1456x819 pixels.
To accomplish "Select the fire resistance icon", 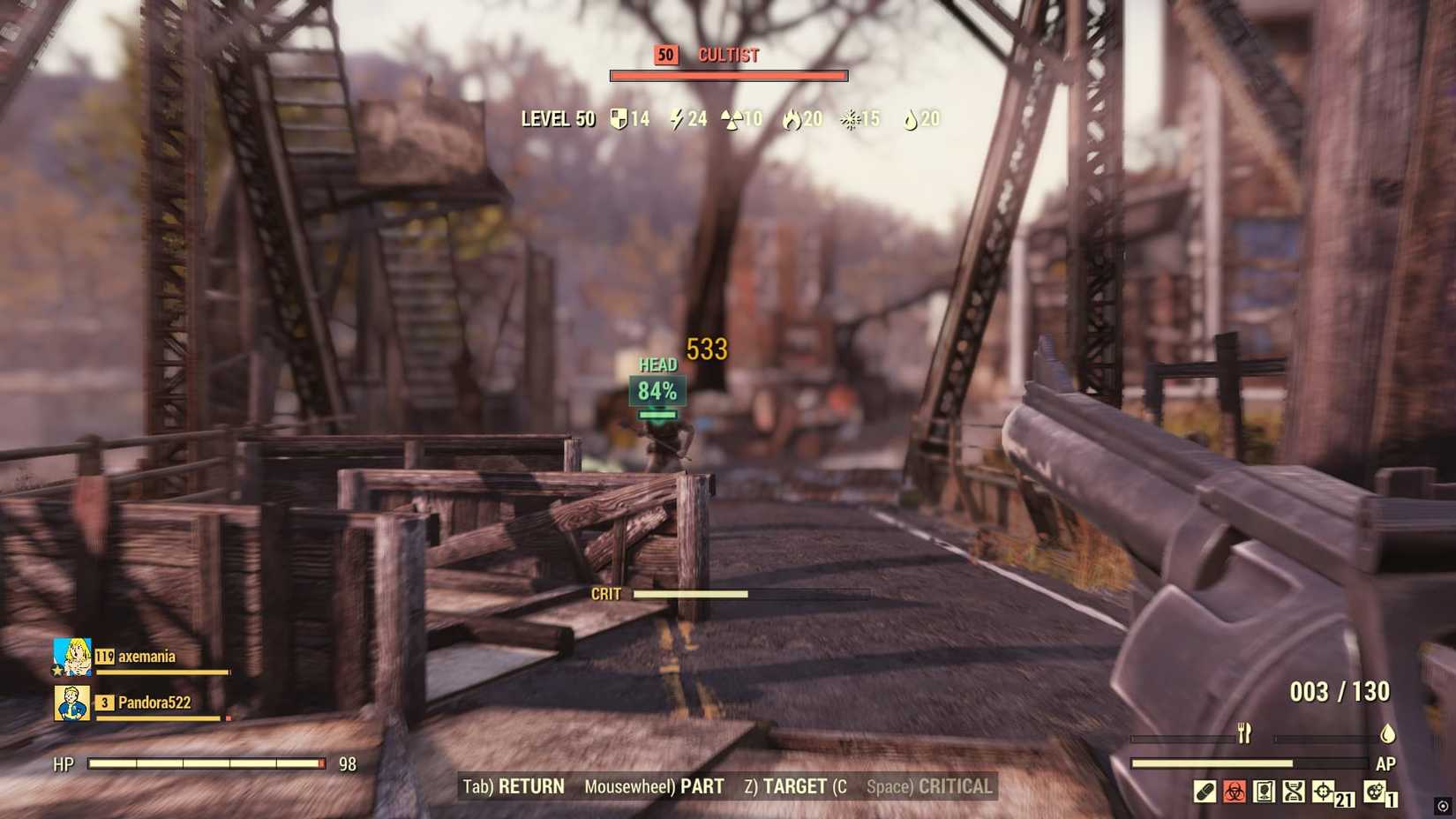I will point(793,118).
